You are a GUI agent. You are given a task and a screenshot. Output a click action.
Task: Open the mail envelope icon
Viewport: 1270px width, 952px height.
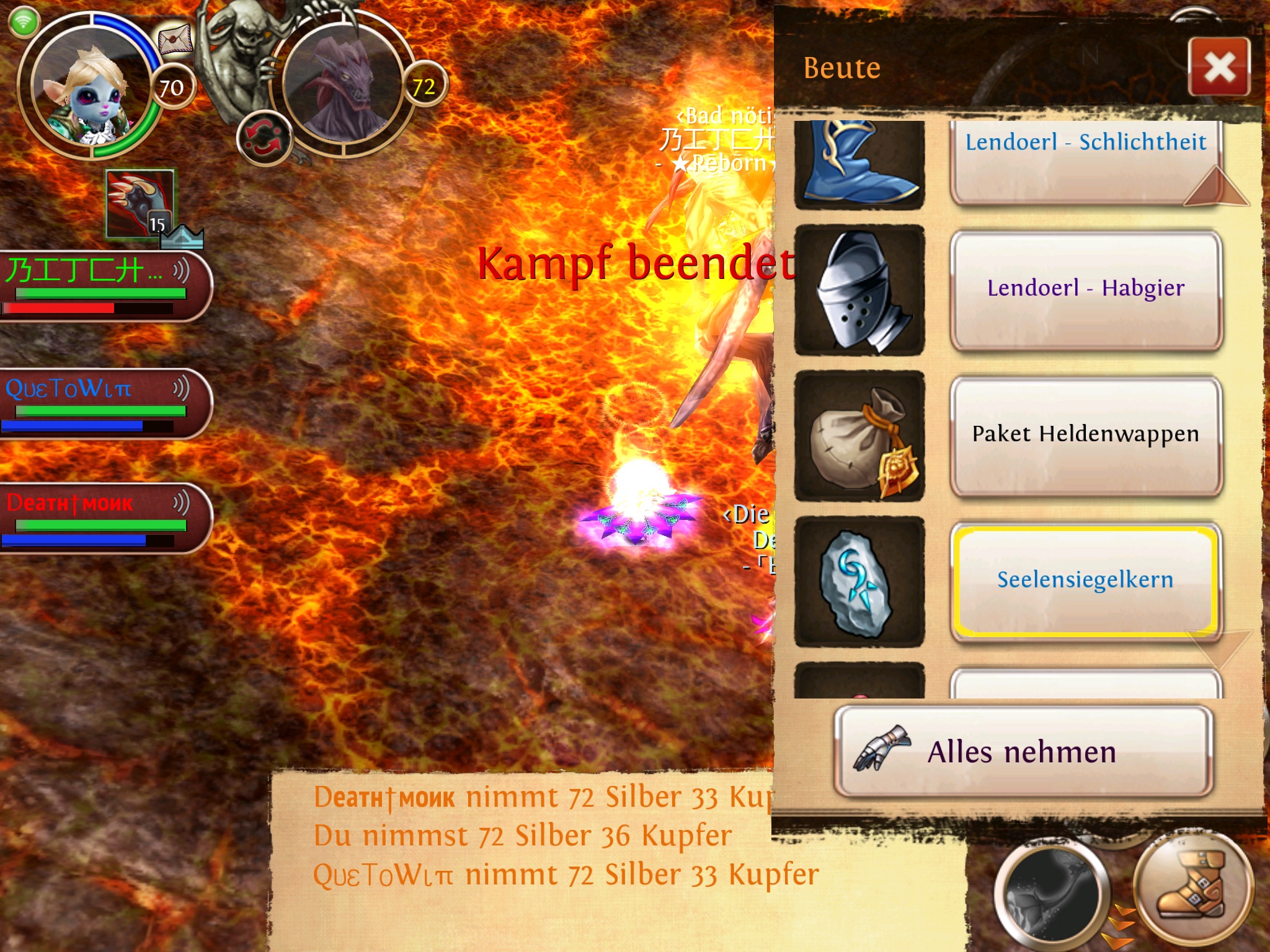click(175, 40)
